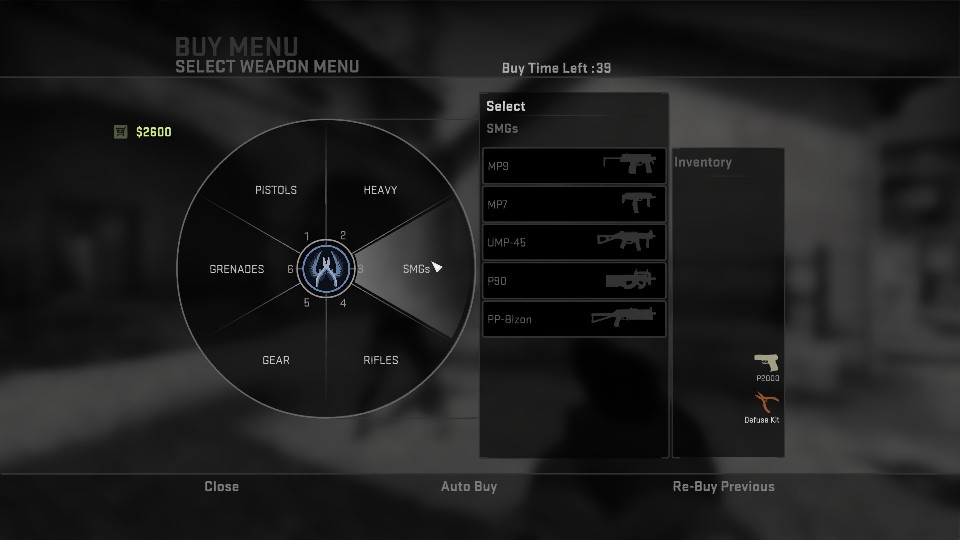The height and width of the screenshot is (540, 960).
Task: Select the P2000 pistol in inventory
Action: tap(767, 363)
